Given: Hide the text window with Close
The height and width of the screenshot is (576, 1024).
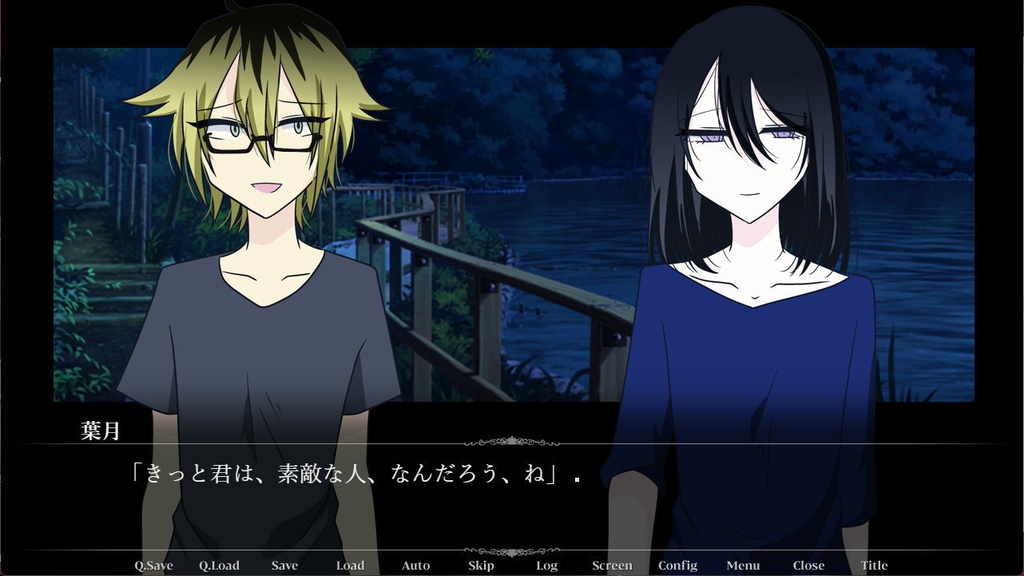Looking at the screenshot, I should 808,565.
